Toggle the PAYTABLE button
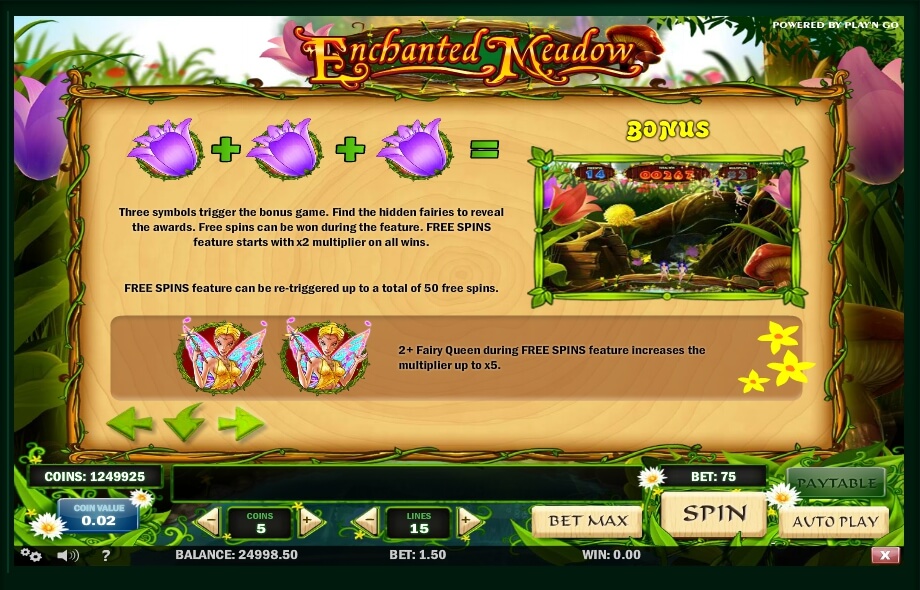The height and width of the screenshot is (590, 920). pos(835,483)
